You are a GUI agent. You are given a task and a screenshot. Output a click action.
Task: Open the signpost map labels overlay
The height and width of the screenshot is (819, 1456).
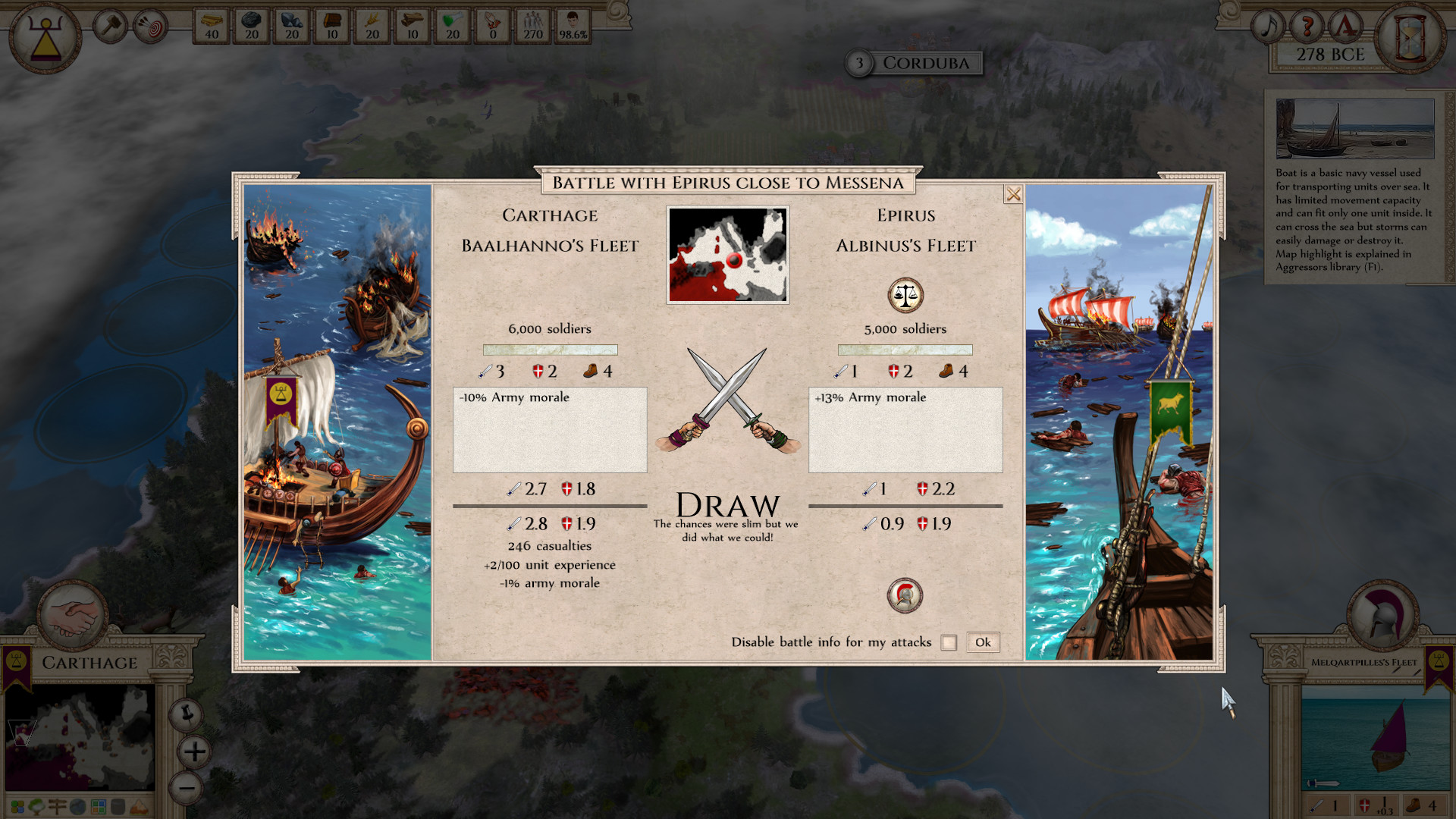click(x=57, y=806)
